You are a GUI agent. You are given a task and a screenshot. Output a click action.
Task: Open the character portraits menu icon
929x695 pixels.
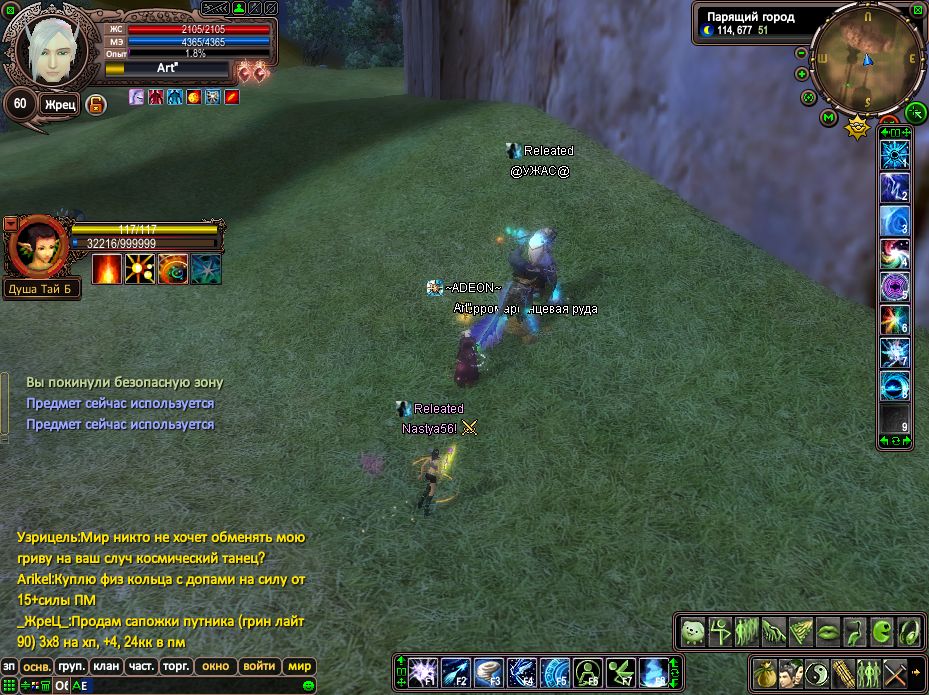tap(790, 671)
